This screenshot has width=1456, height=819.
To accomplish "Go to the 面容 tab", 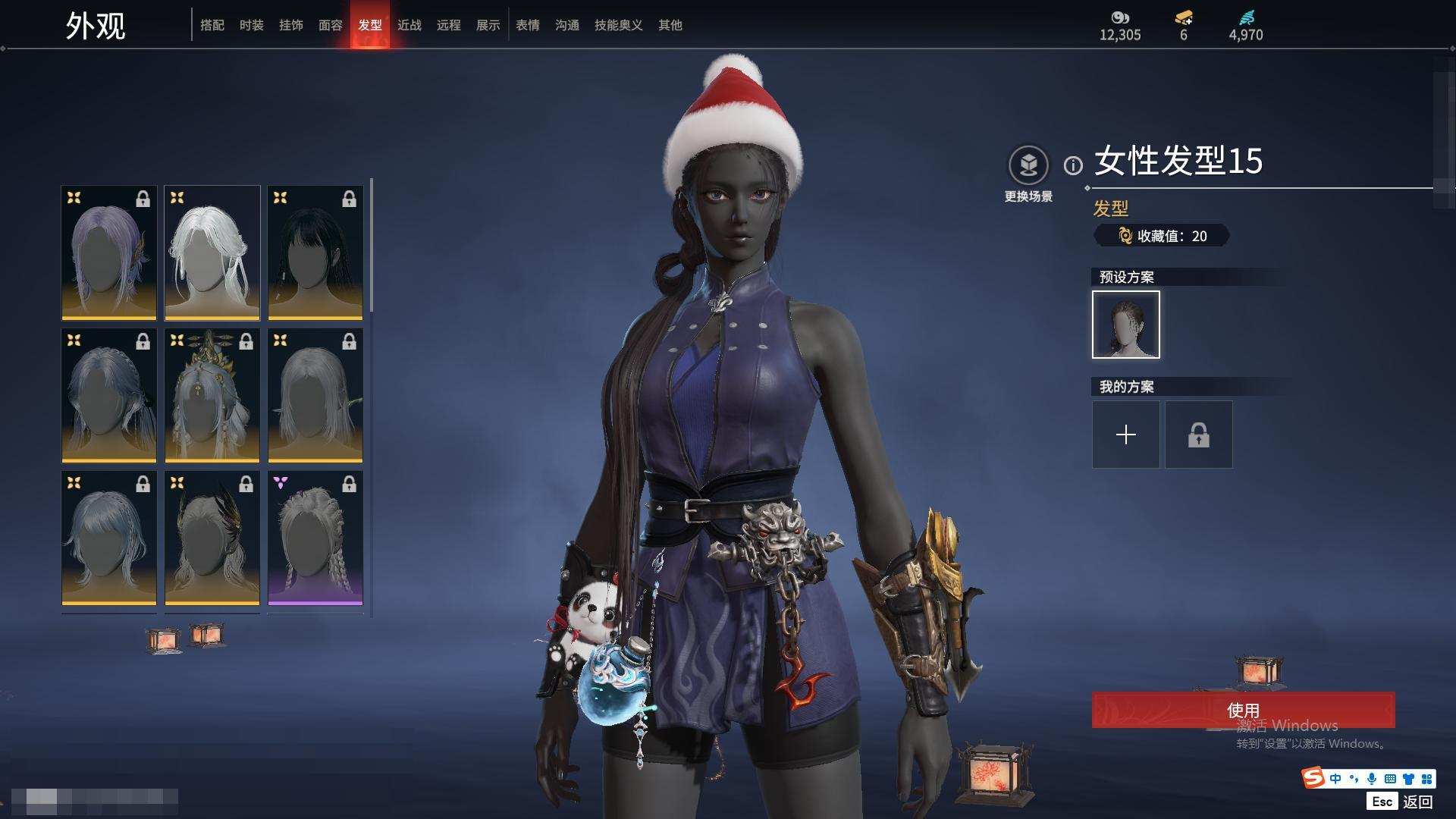I will tap(331, 25).
